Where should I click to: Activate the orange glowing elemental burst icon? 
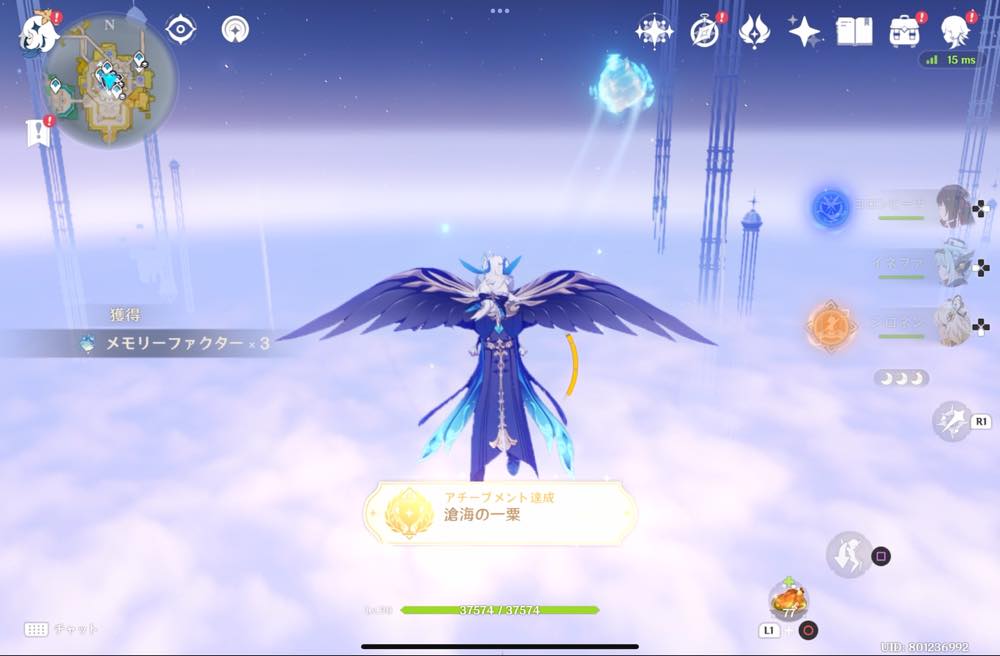pos(829,324)
